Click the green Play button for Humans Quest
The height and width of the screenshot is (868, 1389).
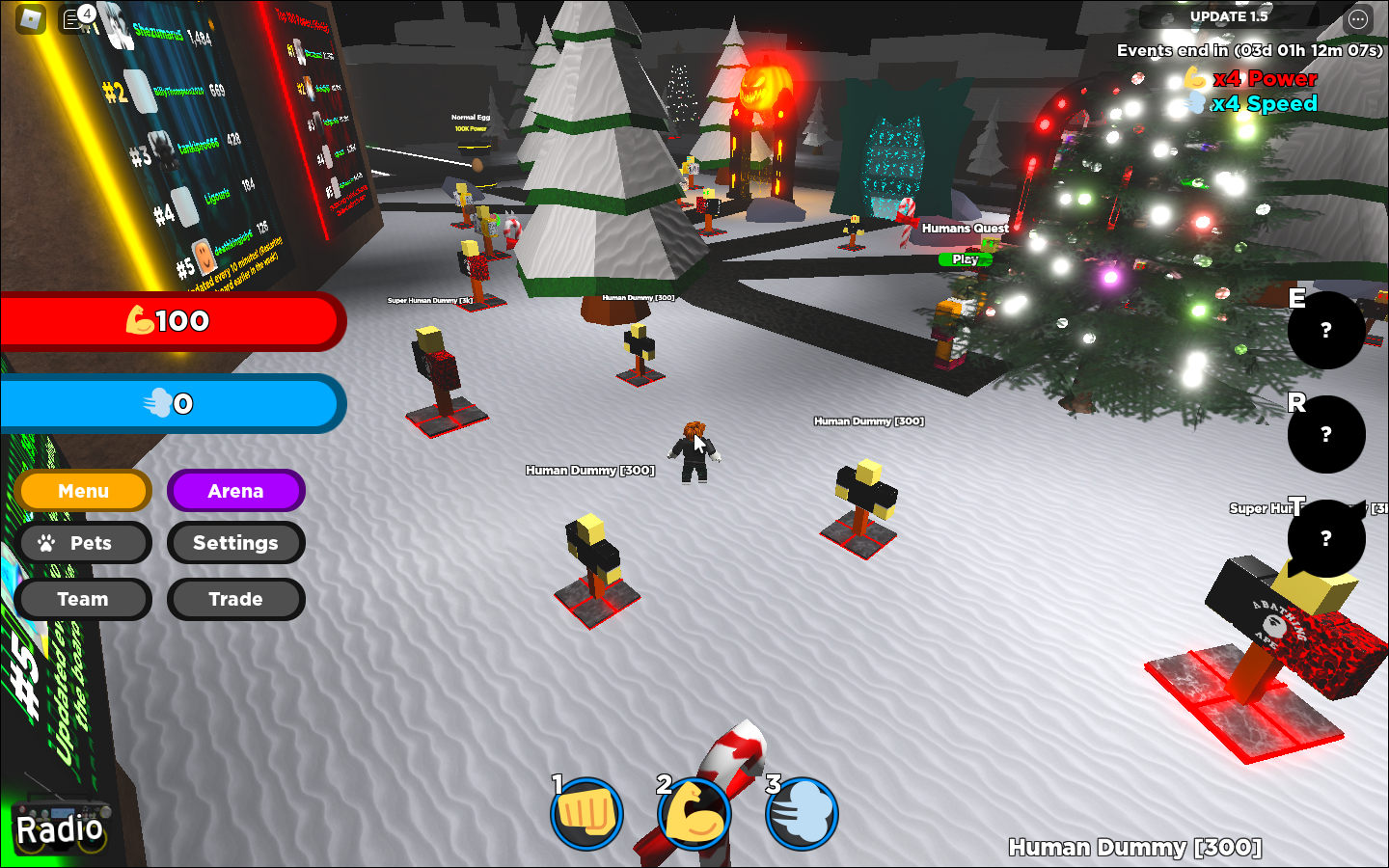click(x=965, y=259)
